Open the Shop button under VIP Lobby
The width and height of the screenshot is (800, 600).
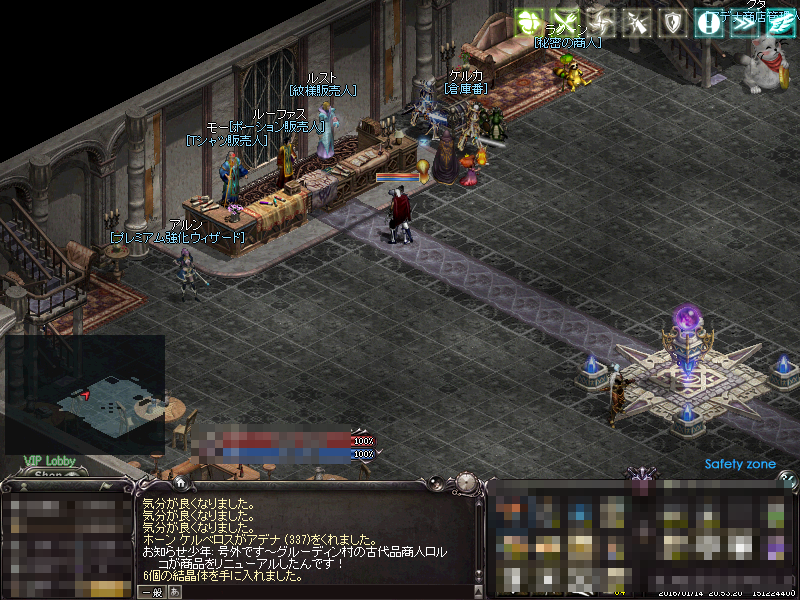[x=49, y=475]
